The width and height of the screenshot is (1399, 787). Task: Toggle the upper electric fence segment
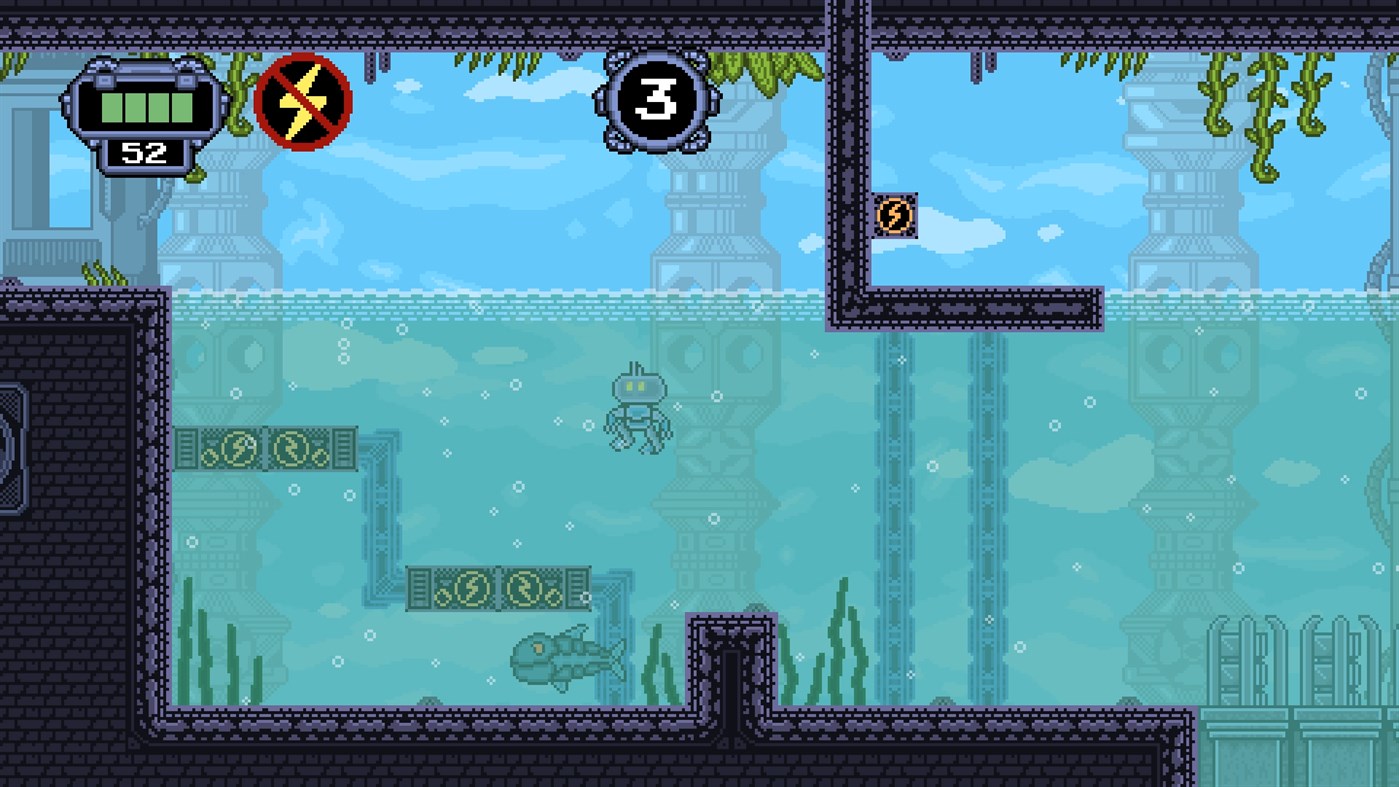[265, 448]
